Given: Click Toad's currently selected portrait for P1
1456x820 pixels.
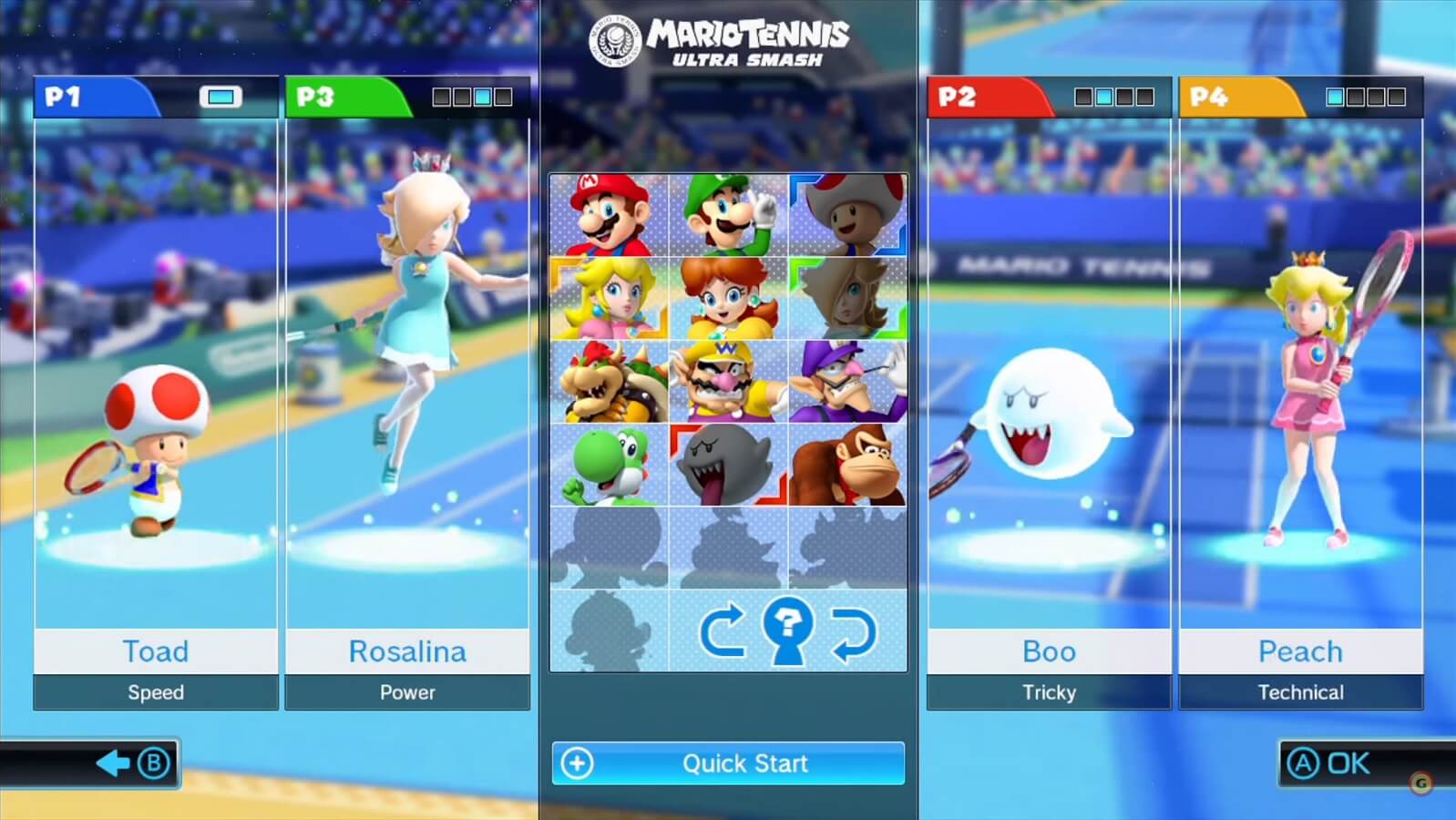Looking at the screenshot, I should click(846, 214).
